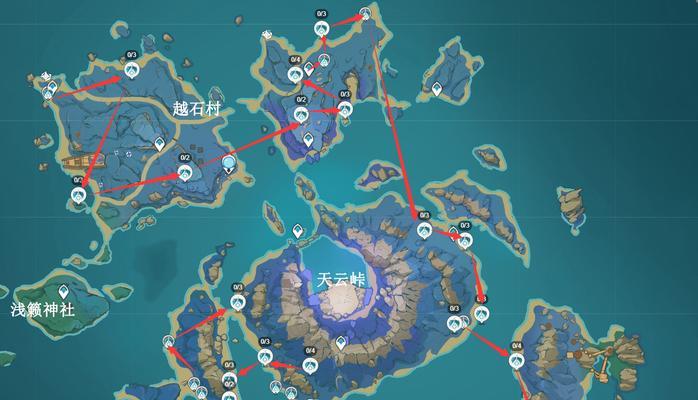Select the 0/2 marker on the northern island
The width and height of the screenshot is (698, 400).
click(x=301, y=113)
